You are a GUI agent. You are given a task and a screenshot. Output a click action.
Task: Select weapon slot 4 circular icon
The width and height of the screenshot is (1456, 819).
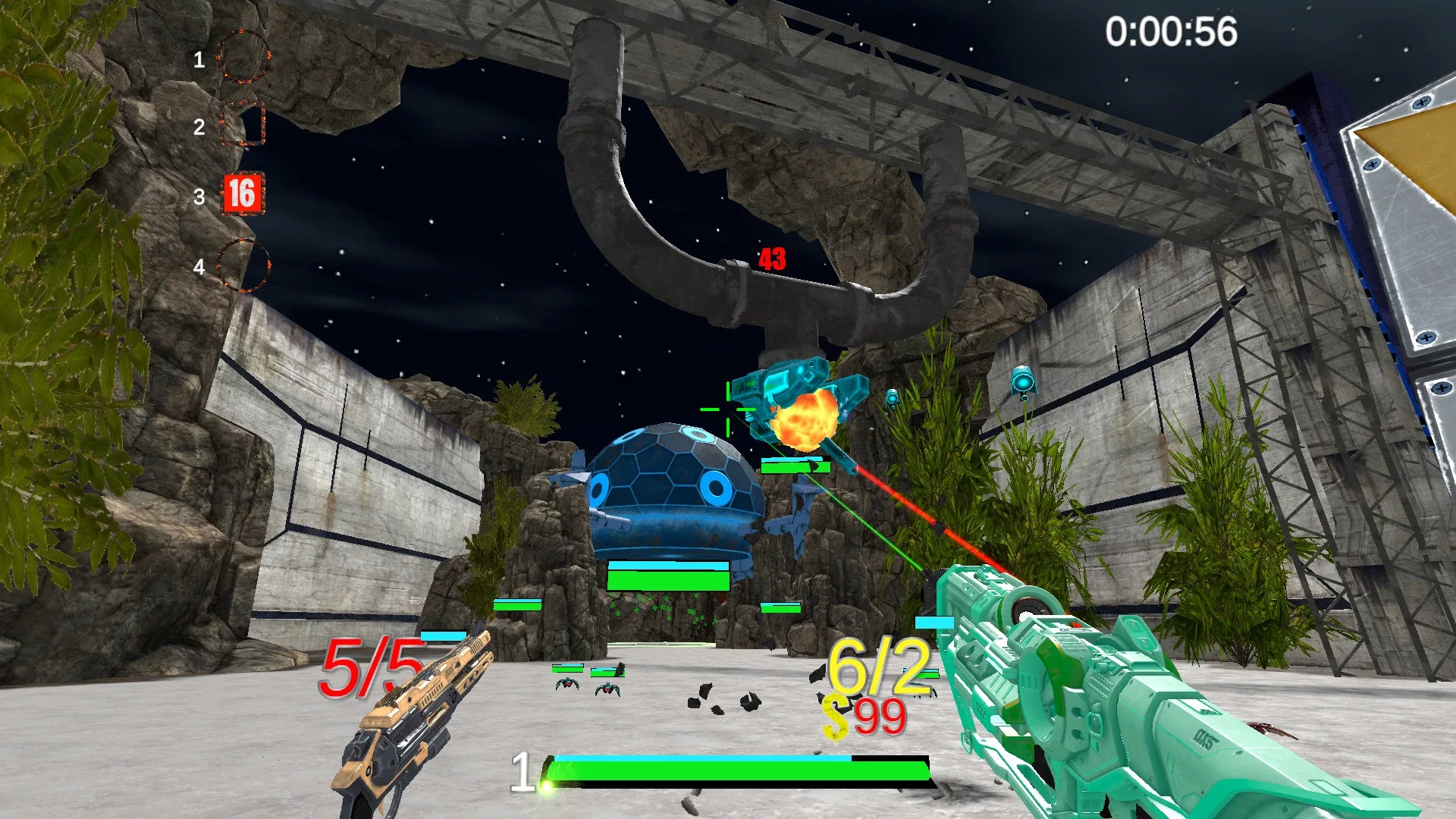tap(243, 263)
